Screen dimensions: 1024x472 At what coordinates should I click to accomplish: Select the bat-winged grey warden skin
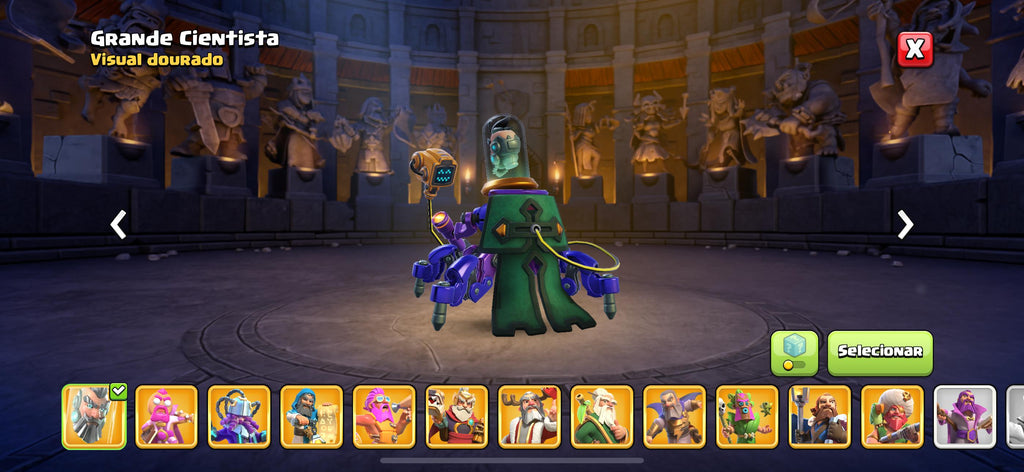[674, 416]
